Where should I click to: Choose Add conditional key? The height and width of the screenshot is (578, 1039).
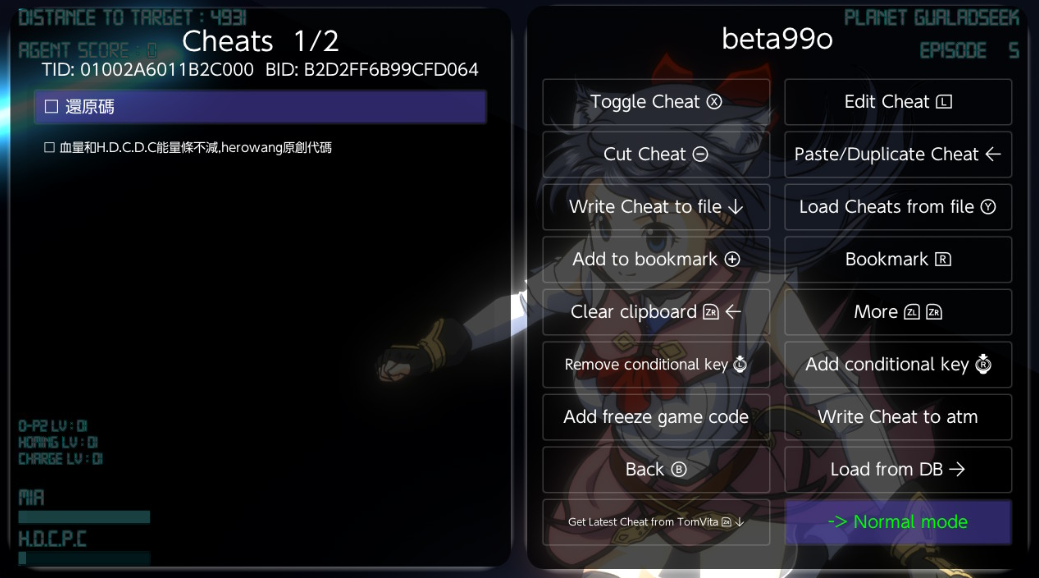pyautogui.click(x=898, y=364)
